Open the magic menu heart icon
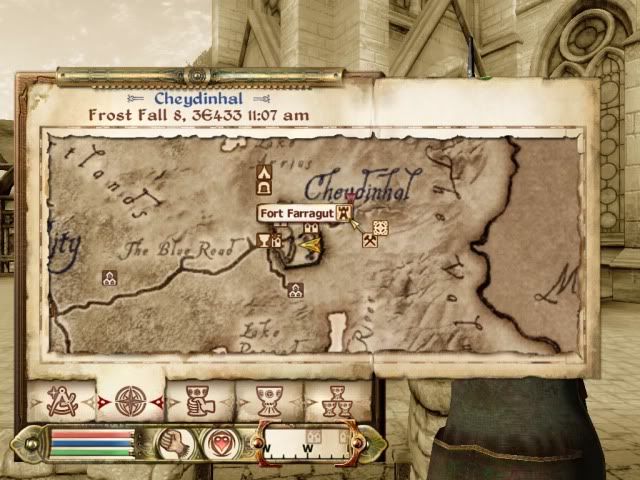 (220, 441)
